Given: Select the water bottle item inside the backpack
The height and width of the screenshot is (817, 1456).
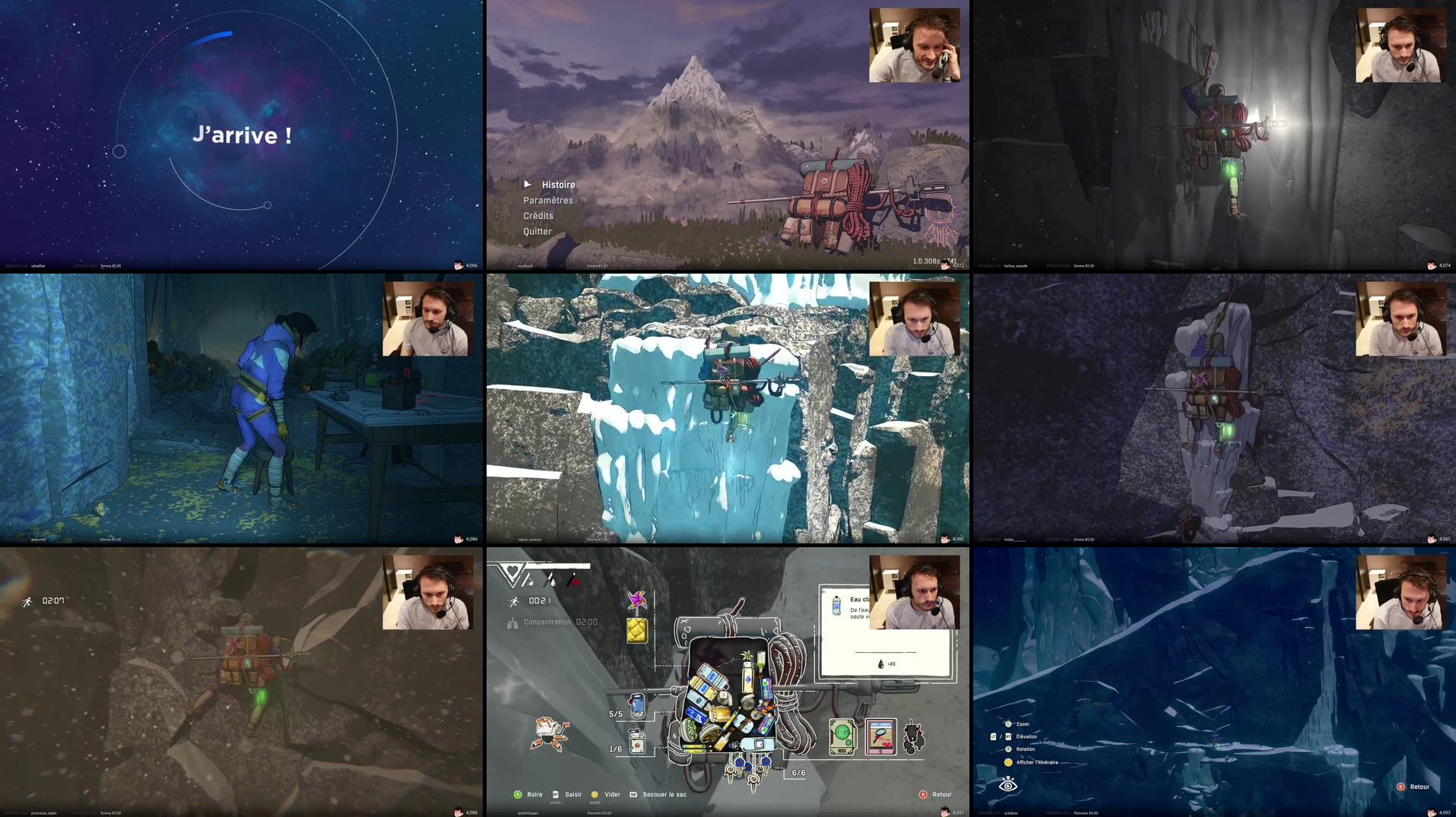Looking at the screenshot, I should (x=746, y=677).
